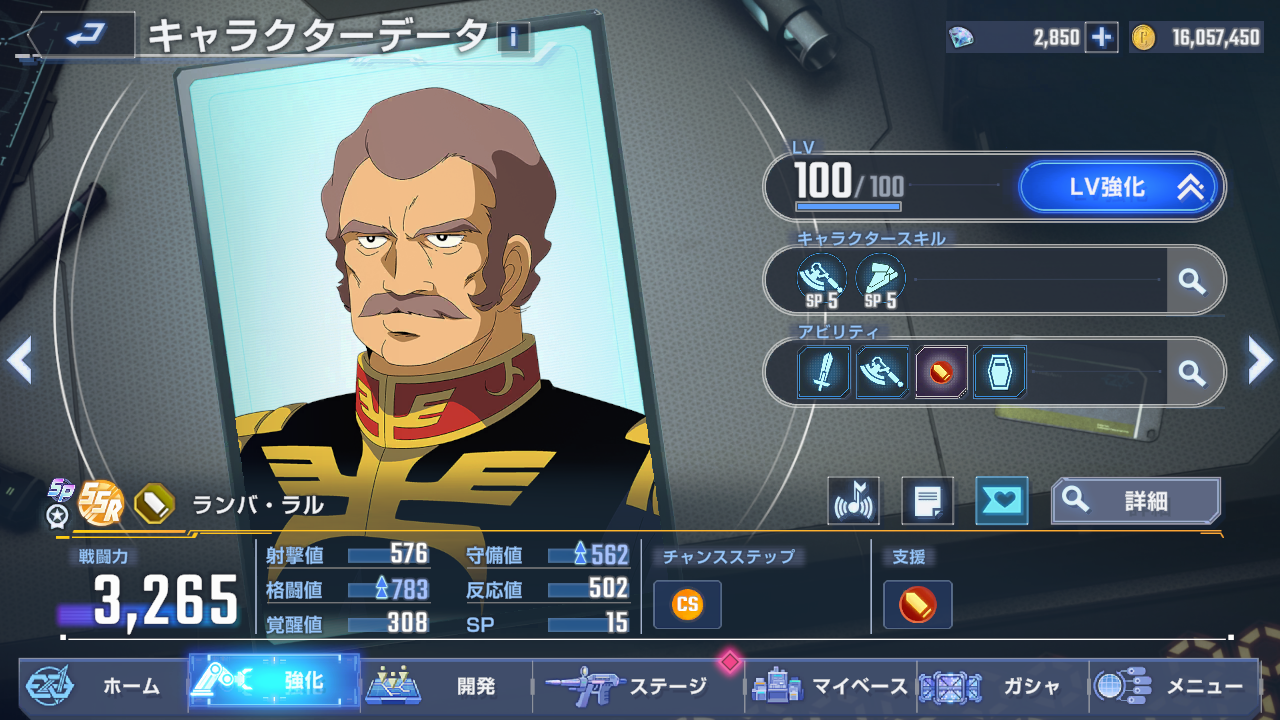This screenshot has height=720, width=1280.
Task: Open the 開発 development tab
Action: tap(445, 686)
